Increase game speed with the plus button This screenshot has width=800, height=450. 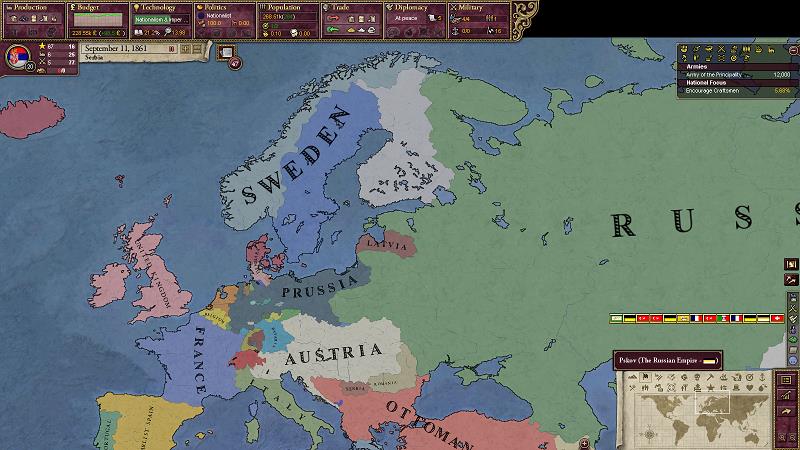click(185, 47)
